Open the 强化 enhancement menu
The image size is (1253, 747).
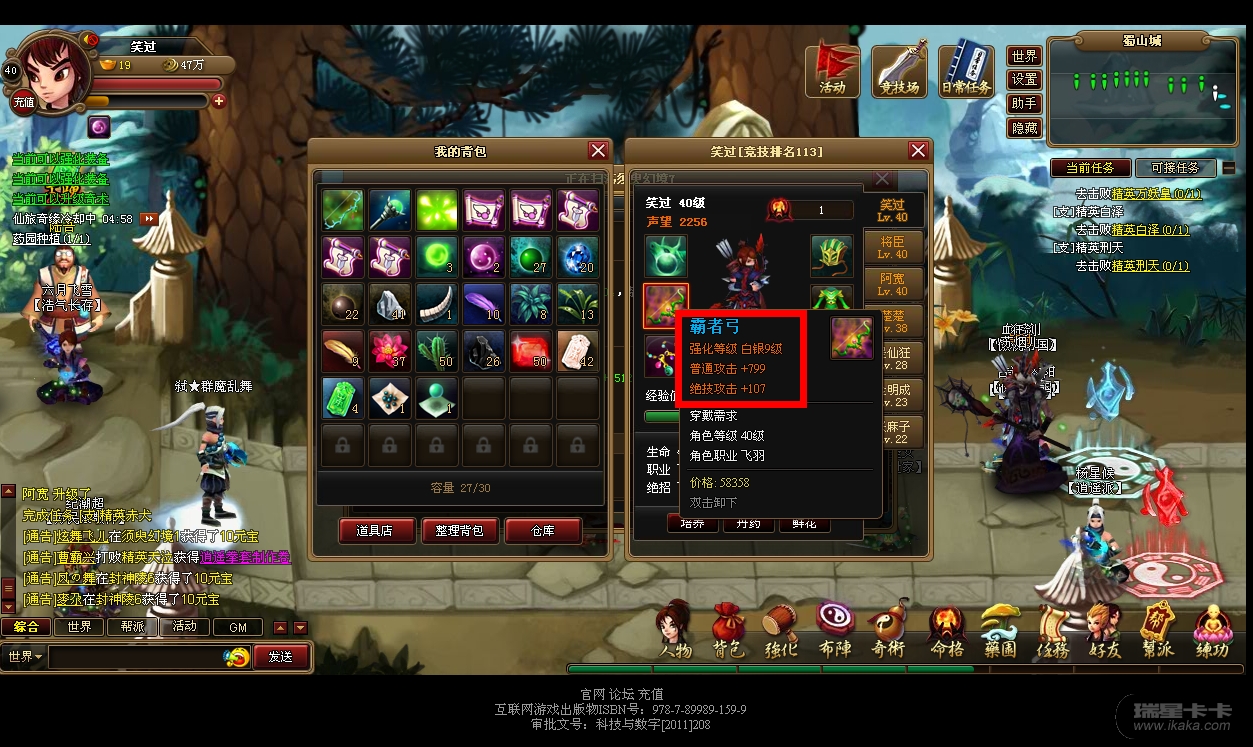coord(782,633)
